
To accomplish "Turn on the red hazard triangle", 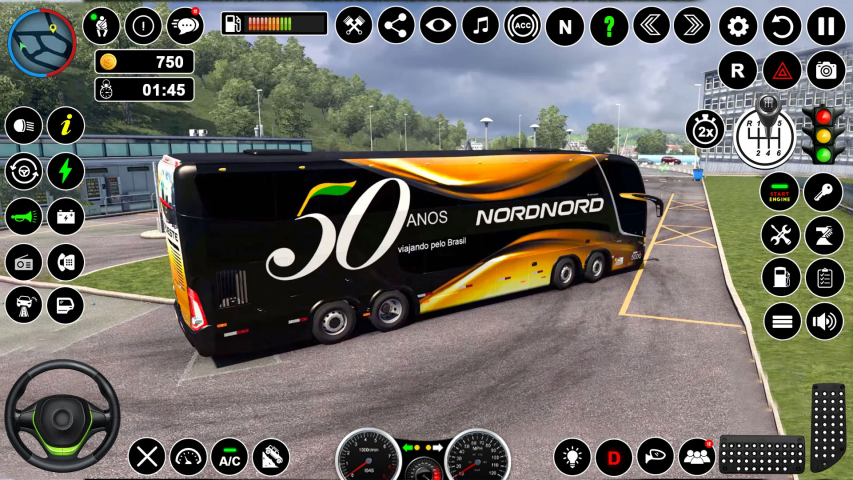I will [x=781, y=70].
